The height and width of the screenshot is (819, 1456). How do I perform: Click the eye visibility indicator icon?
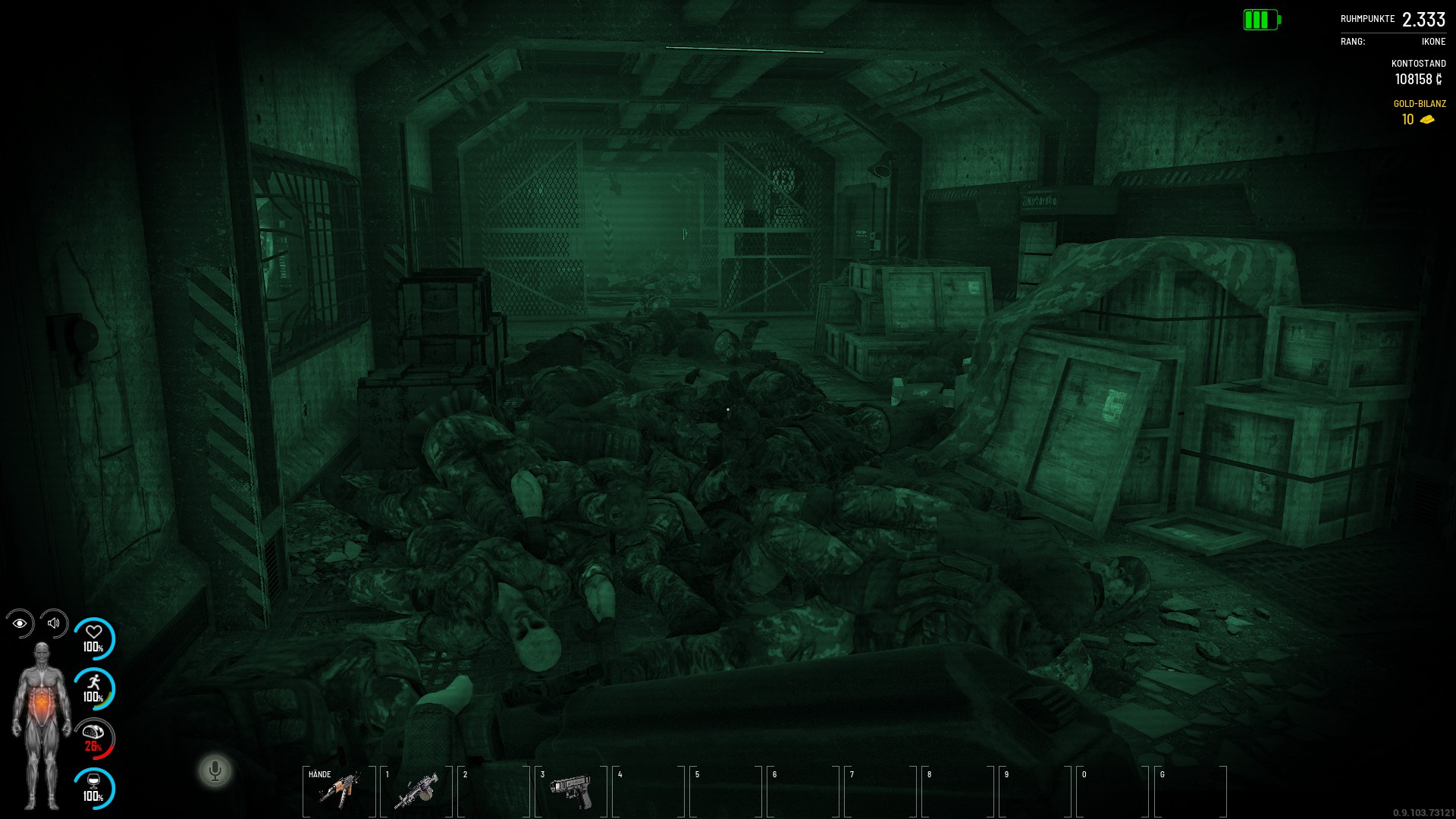coord(20,623)
